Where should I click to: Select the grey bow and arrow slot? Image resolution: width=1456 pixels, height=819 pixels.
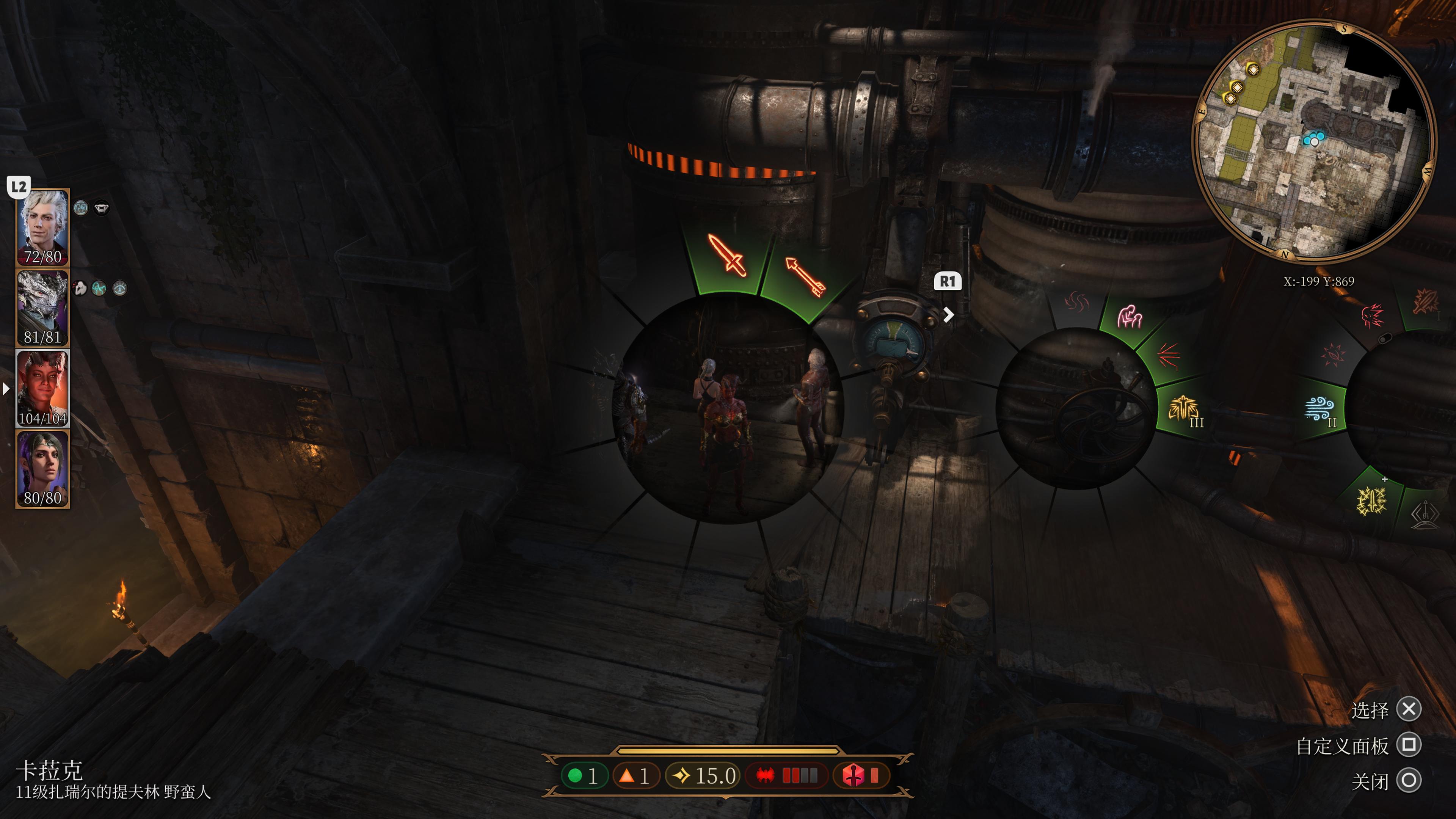point(1425,513)
